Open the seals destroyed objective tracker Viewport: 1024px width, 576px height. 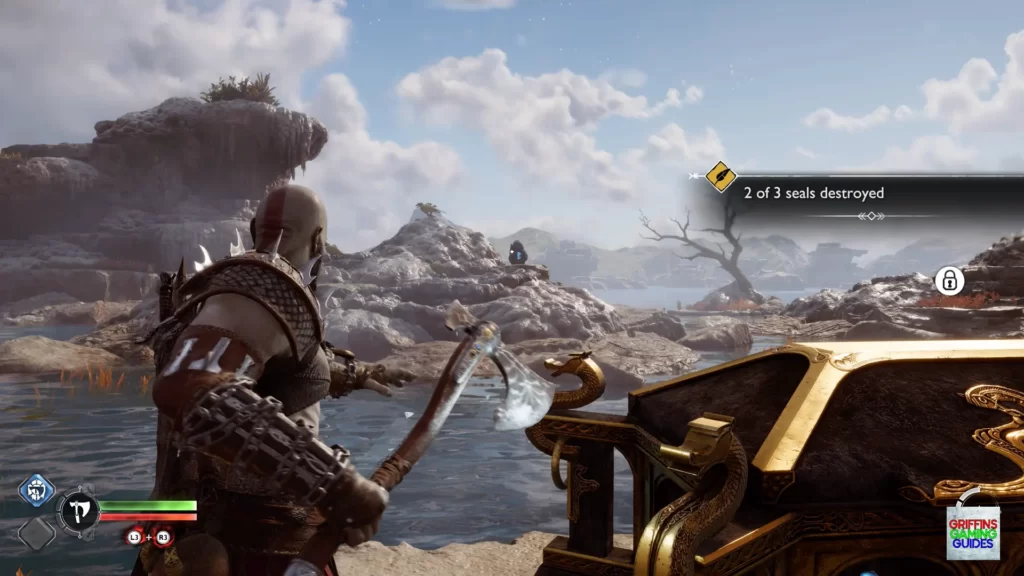(x=813, y=193)
